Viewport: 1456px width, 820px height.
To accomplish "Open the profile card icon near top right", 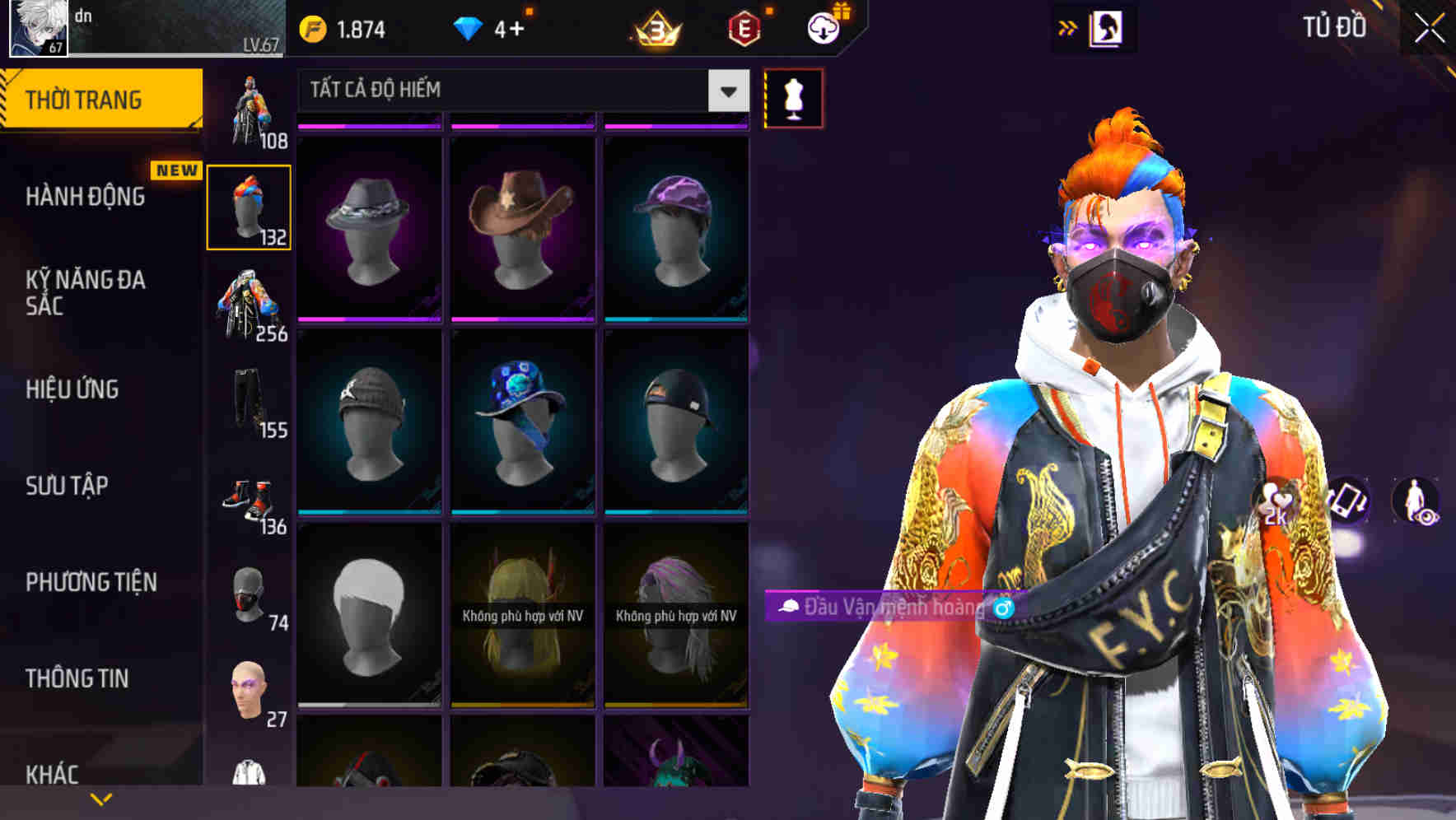I will [x=1108, y=26].
